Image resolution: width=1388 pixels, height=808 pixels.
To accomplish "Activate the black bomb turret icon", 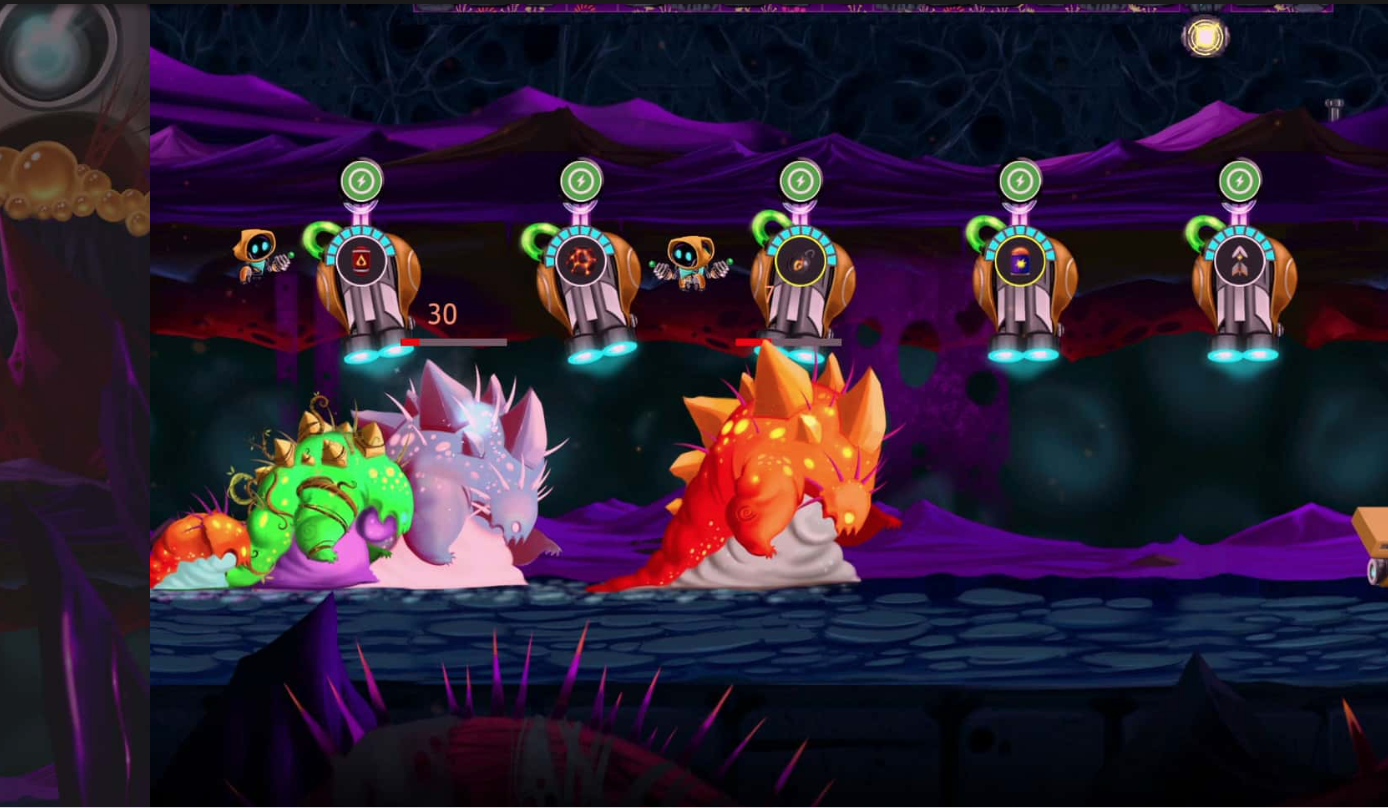I will (800, 262).
